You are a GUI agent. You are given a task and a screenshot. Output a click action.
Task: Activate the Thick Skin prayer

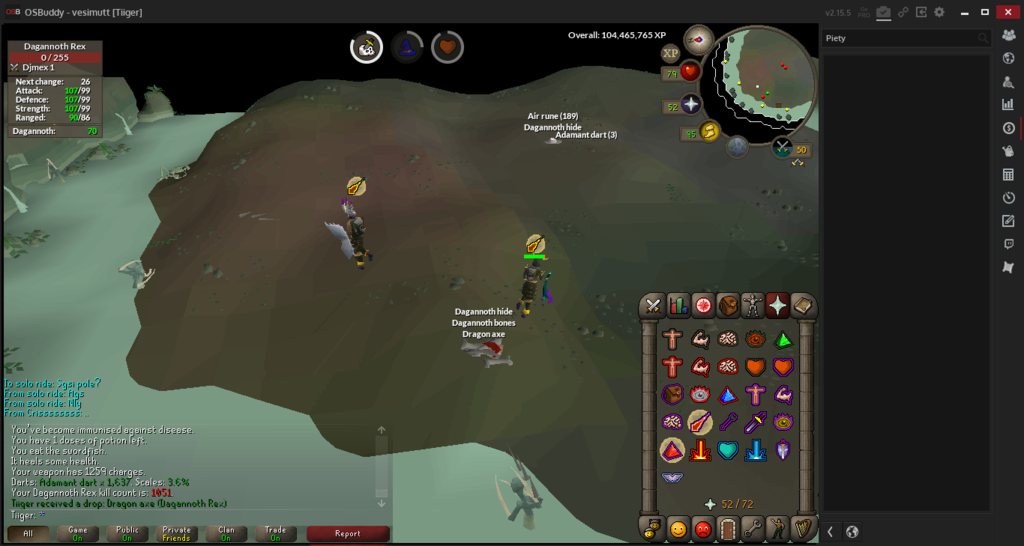point(672,339)
